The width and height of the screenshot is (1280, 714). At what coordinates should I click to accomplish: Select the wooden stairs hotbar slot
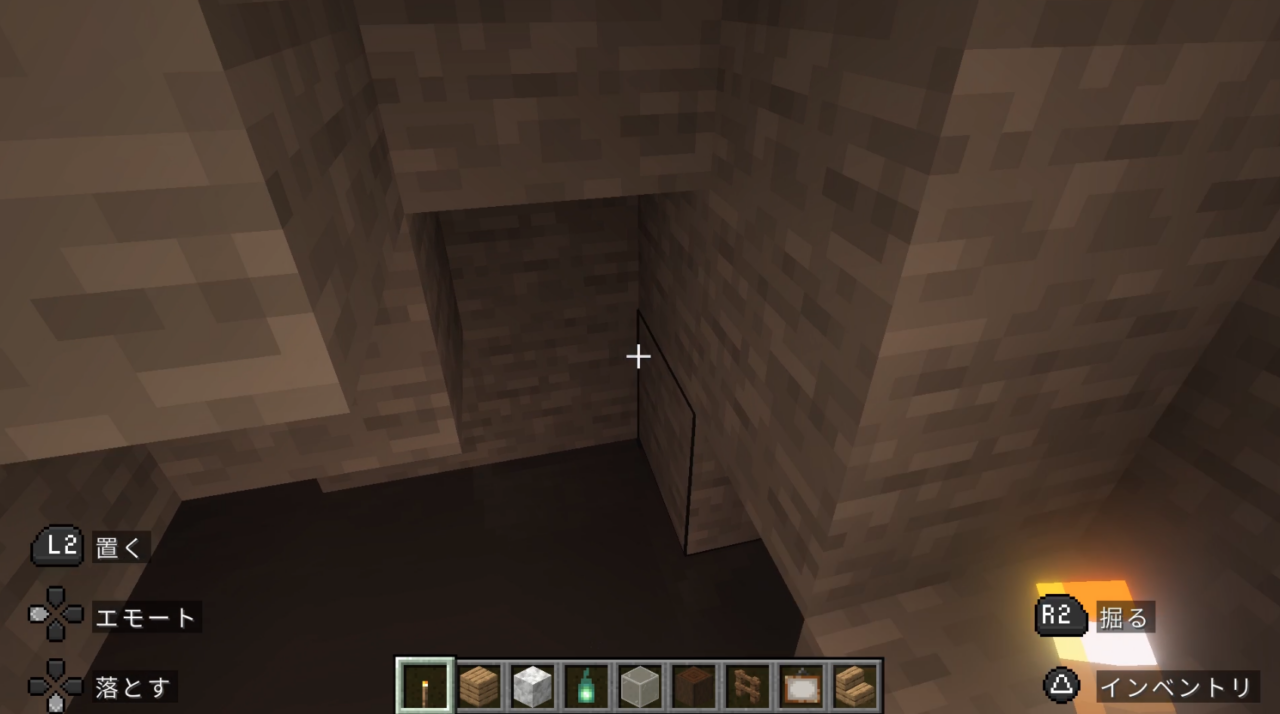pyautogui.click(x=854, y=686)
